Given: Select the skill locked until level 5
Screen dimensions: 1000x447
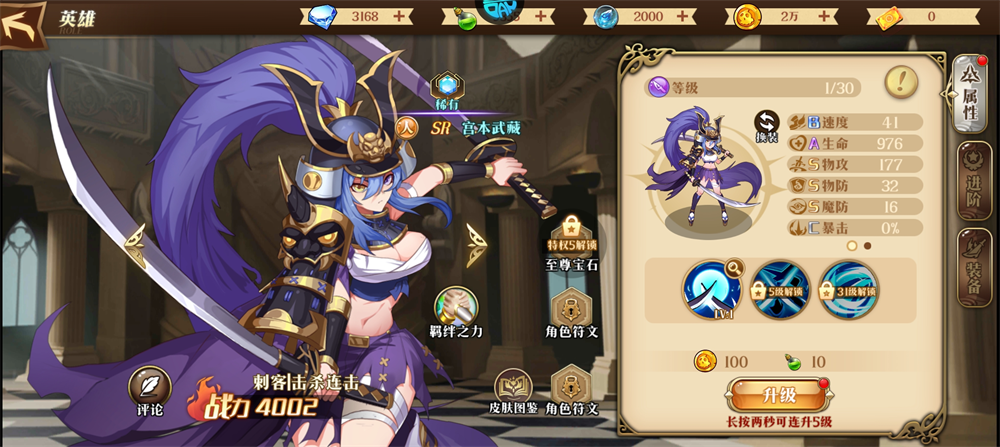Looking at the screenshot, I should click(780, 288).
